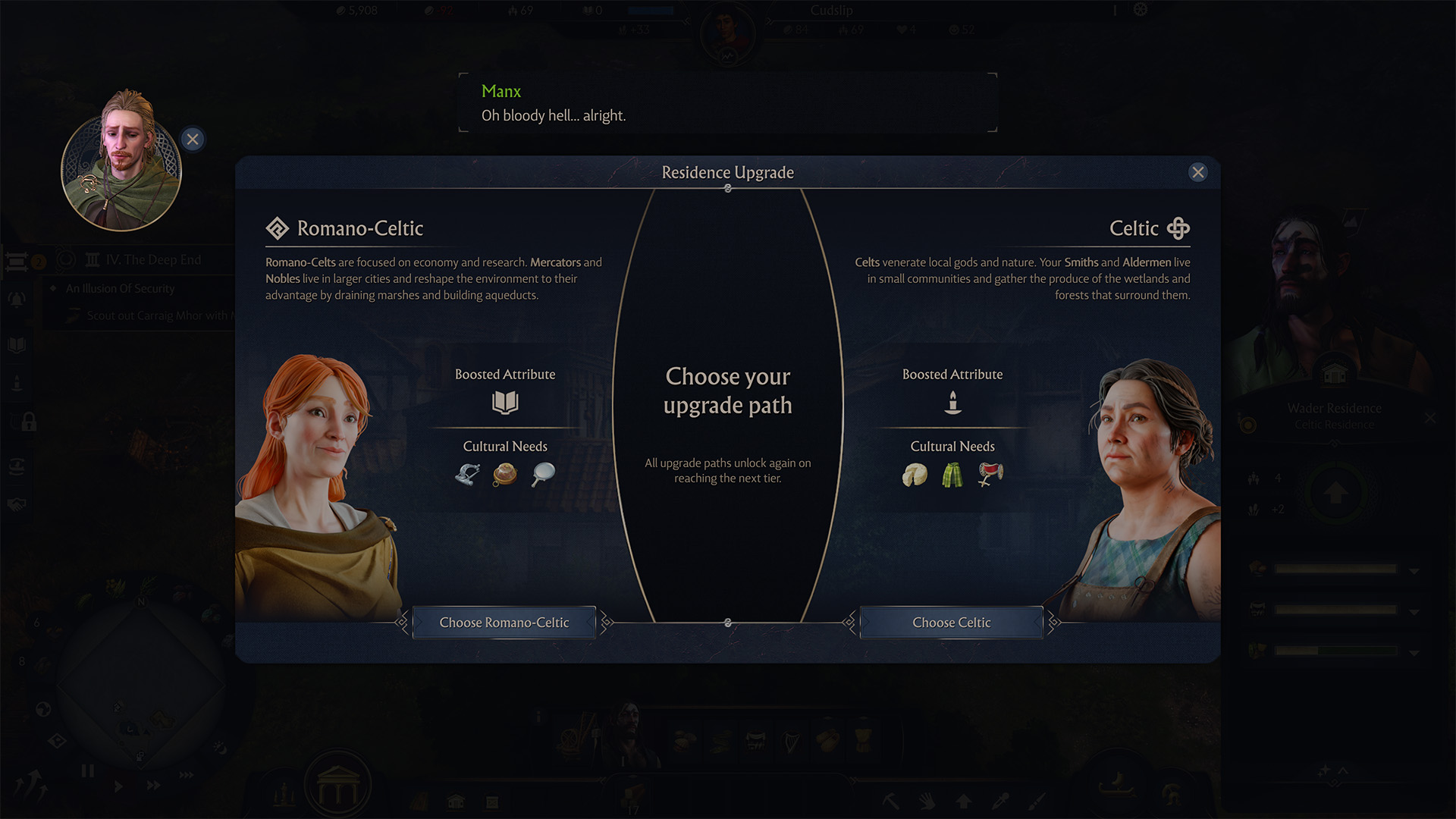1456x819 pixels.
Task: Select the Choose Celtic button
Action: pos(951,623)
